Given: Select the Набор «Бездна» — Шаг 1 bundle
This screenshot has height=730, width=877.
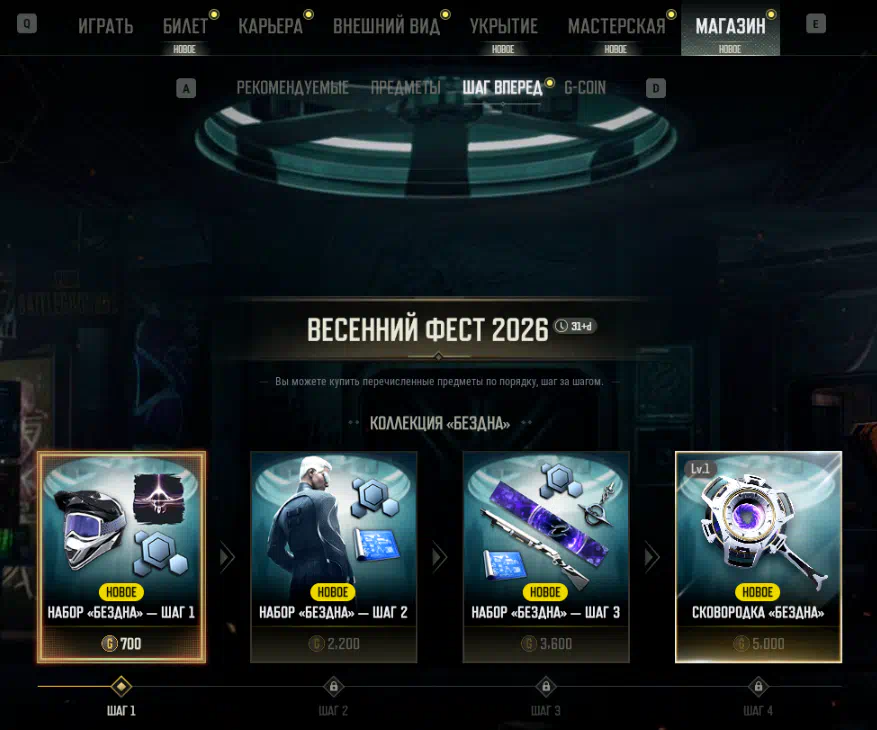Looking at the screenshot, I should (122, 556).
